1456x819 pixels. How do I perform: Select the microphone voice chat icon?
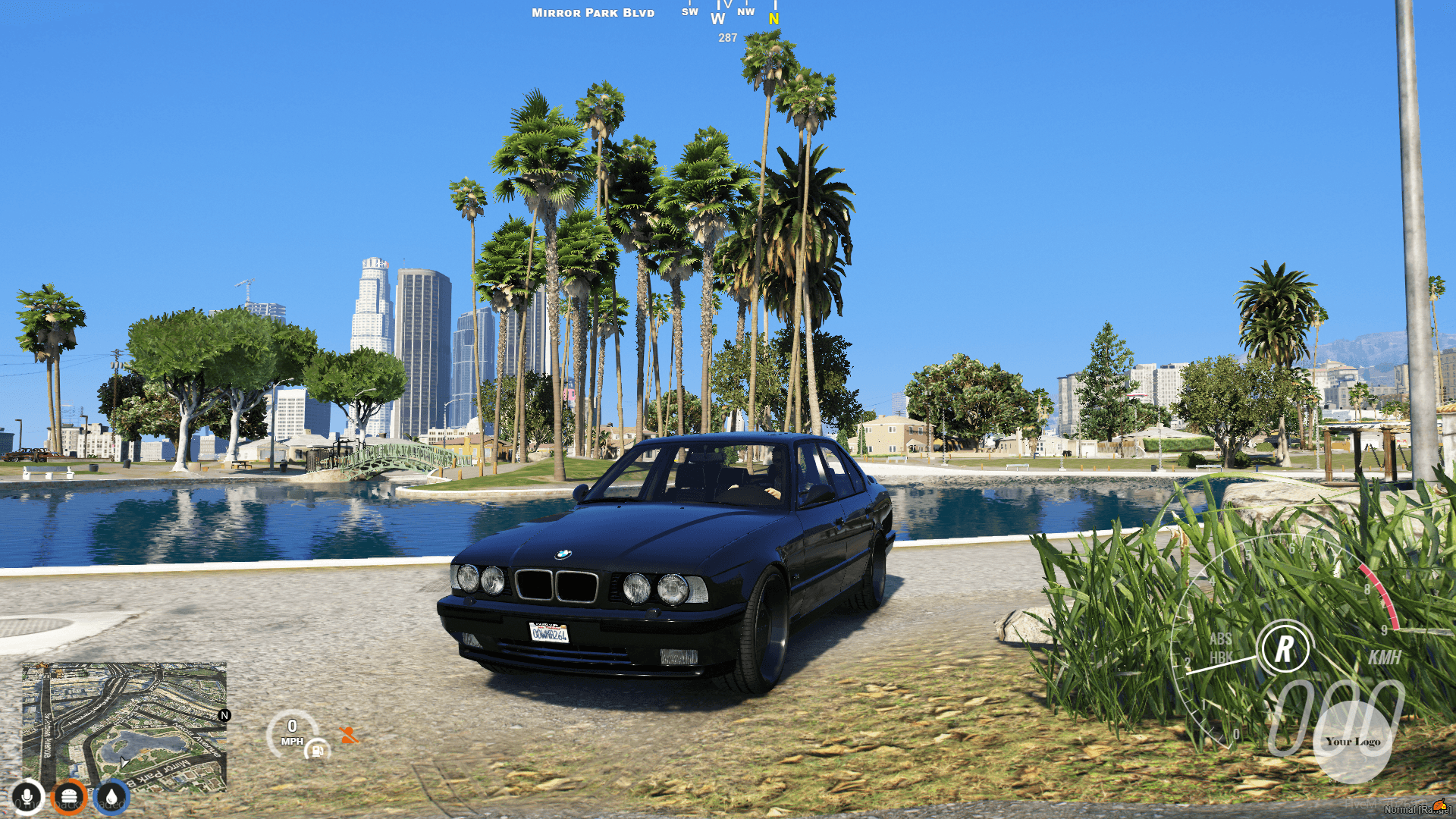(29, 797)
